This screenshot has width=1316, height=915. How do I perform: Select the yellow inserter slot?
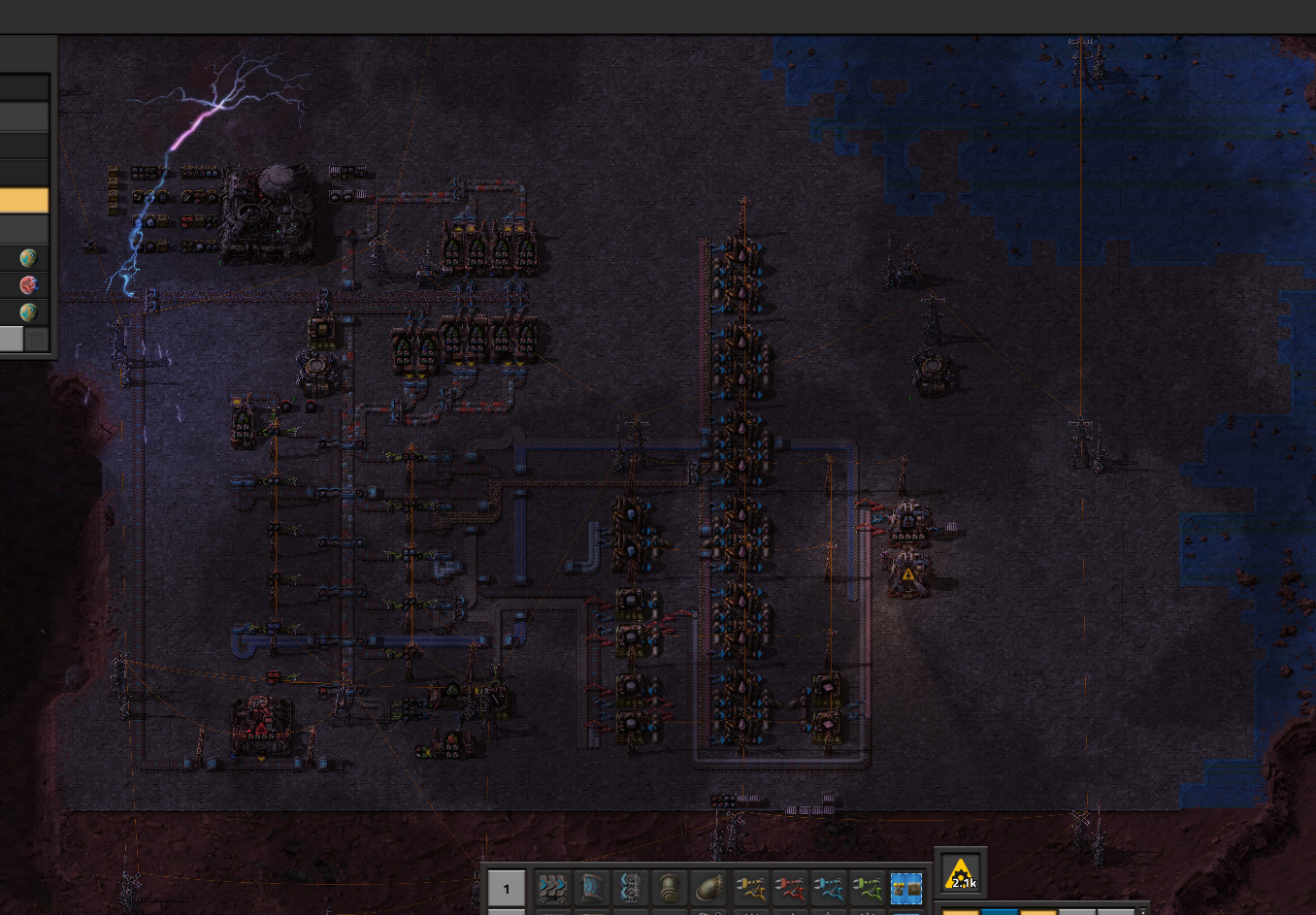point(749,887)
